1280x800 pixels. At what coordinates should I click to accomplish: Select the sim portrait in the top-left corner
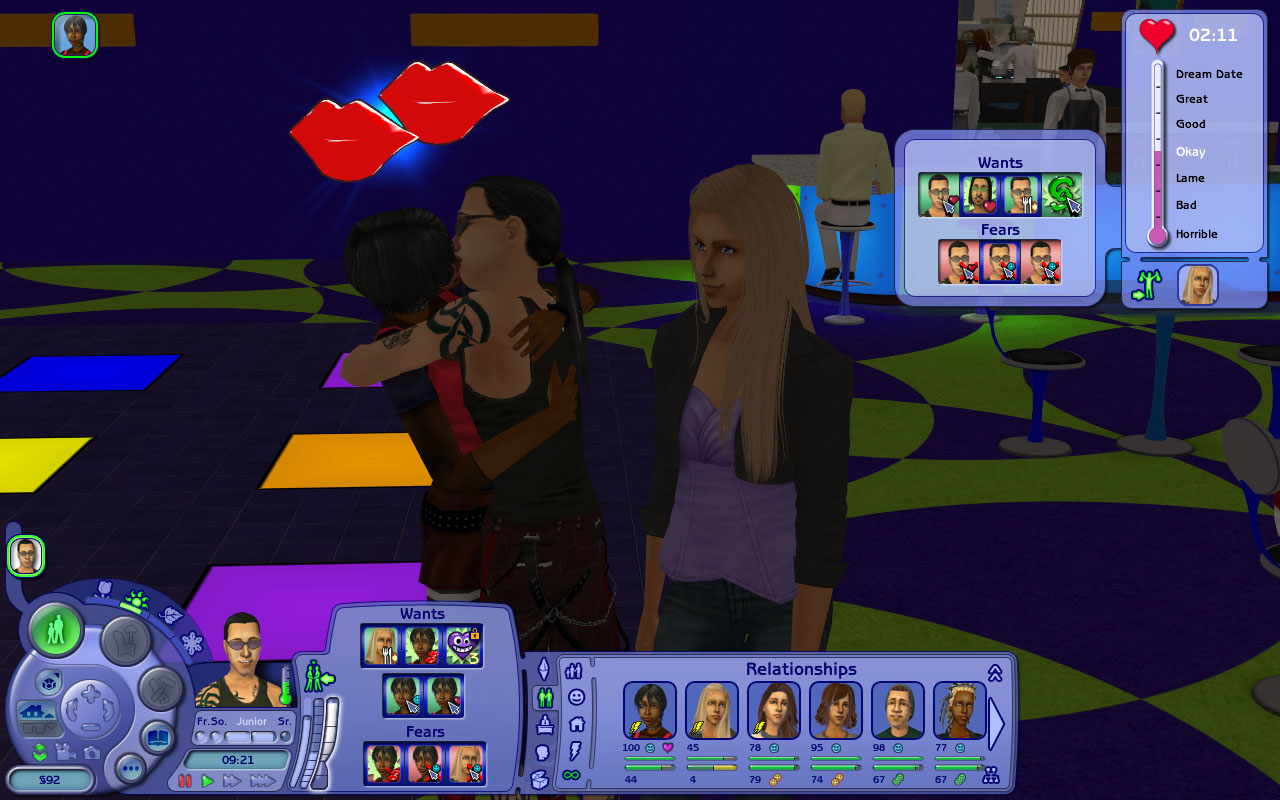75,35
